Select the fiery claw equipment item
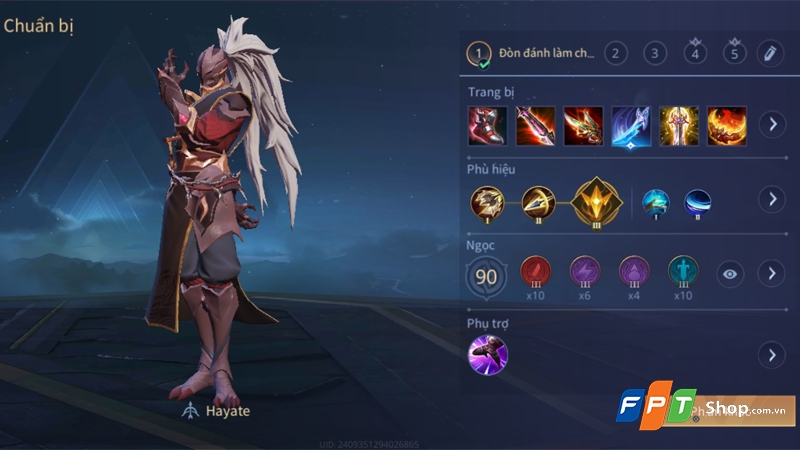The height and width of the screenshot is (450, 800). 727,125
